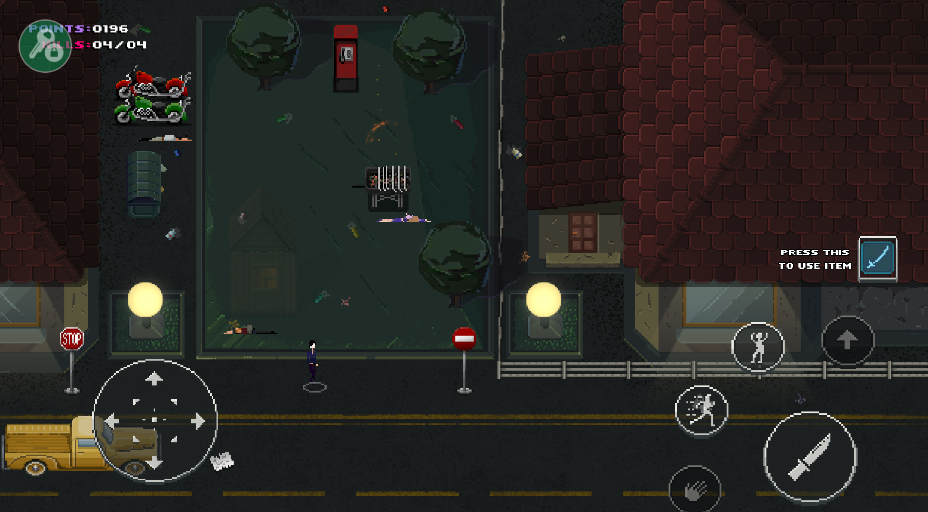The height and width of the screenshot is (512, 928).
Task: Tap the knife attack button
Action: [809, 457]
